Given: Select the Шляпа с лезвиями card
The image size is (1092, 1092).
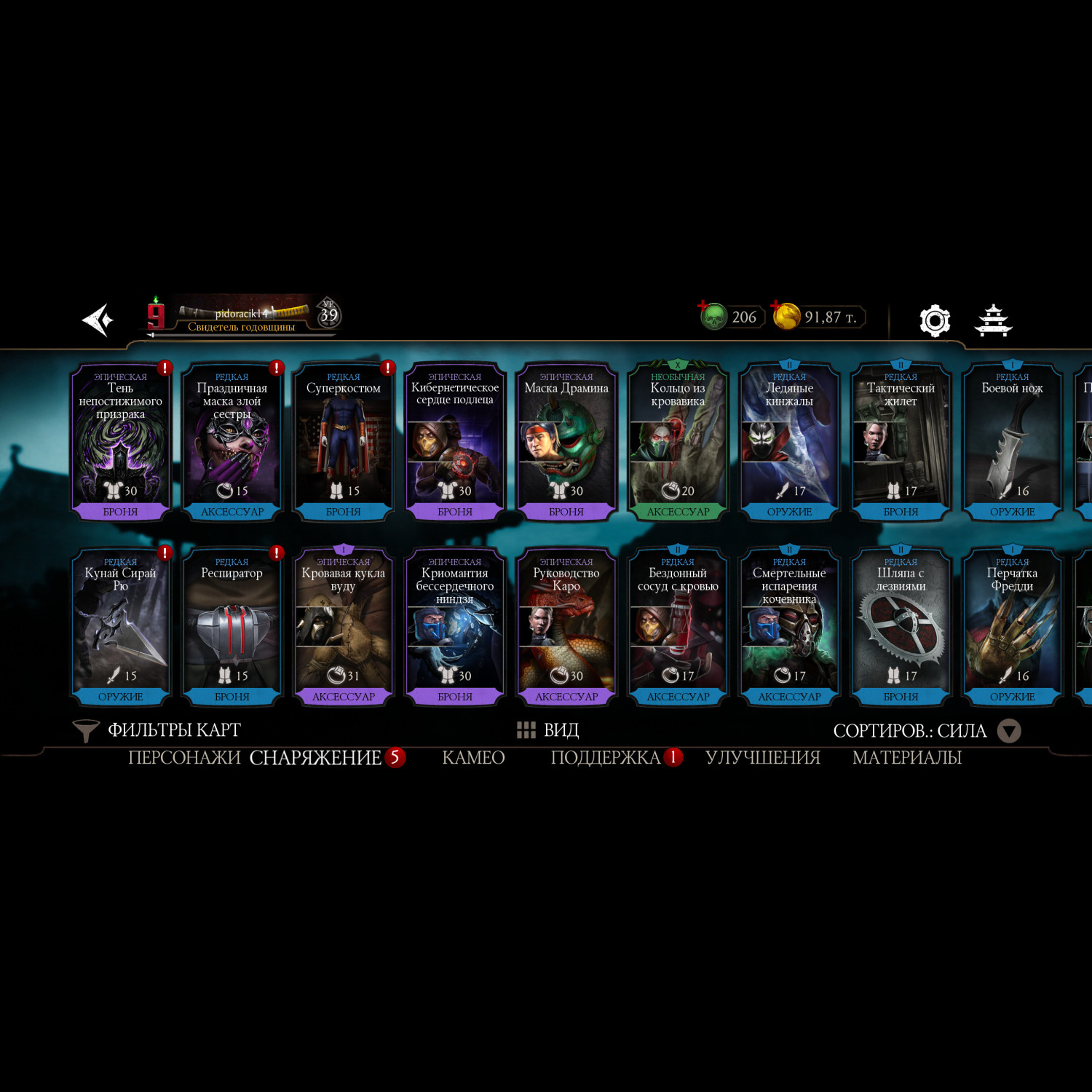Looking at the screenshot, I should 901,626.
